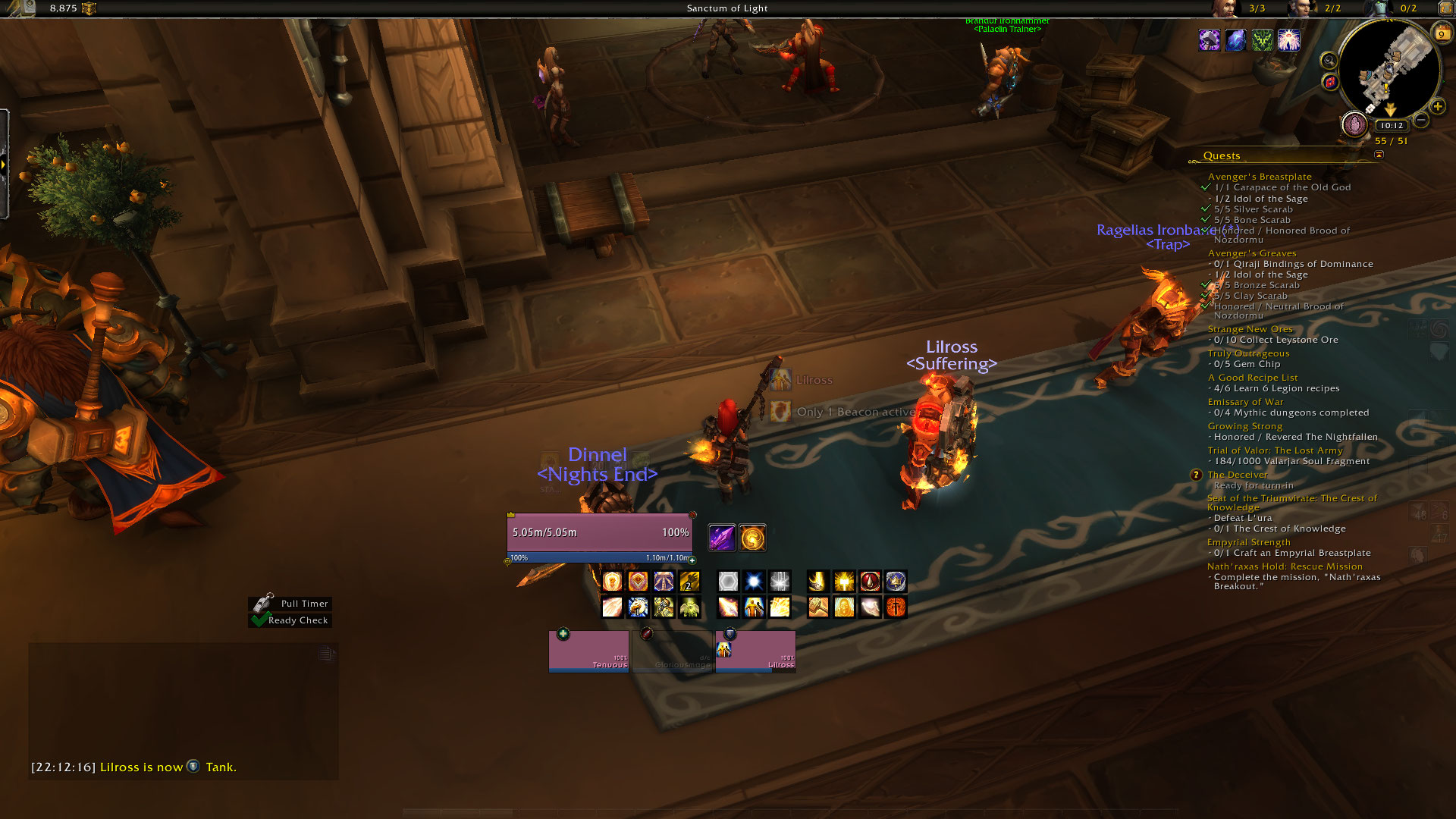Image resolution: width=1456 pixels, height=819 pixels.
Task: Click the offline Gloriousmage party frame
Action: 672,651
